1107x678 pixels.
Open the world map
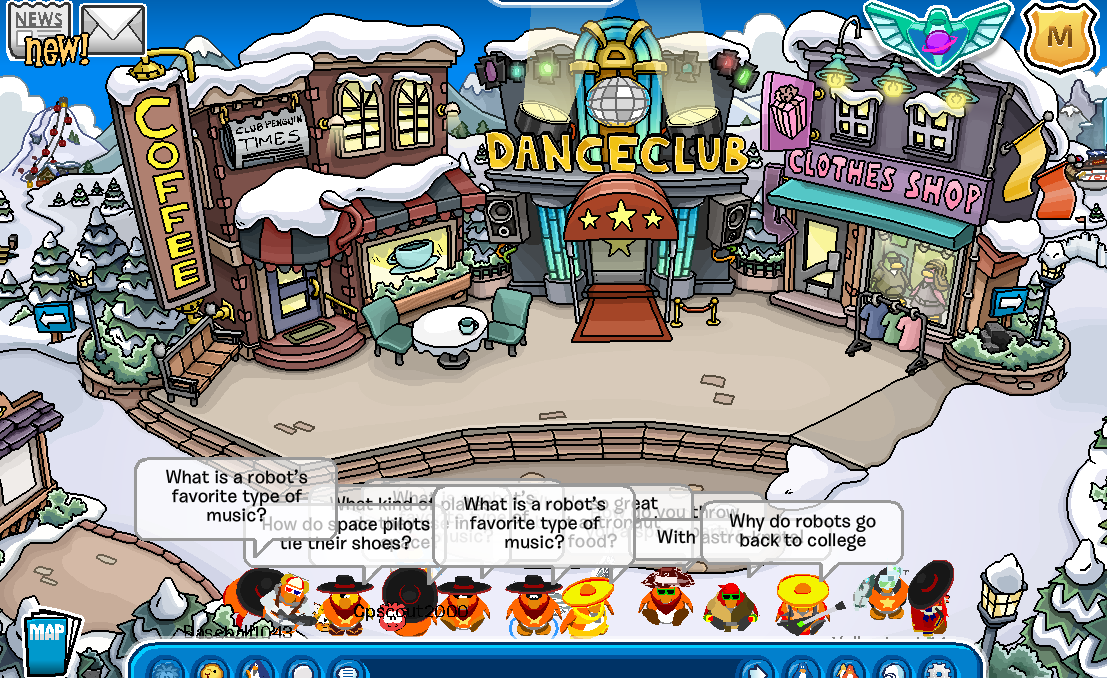tap(46, 640)
